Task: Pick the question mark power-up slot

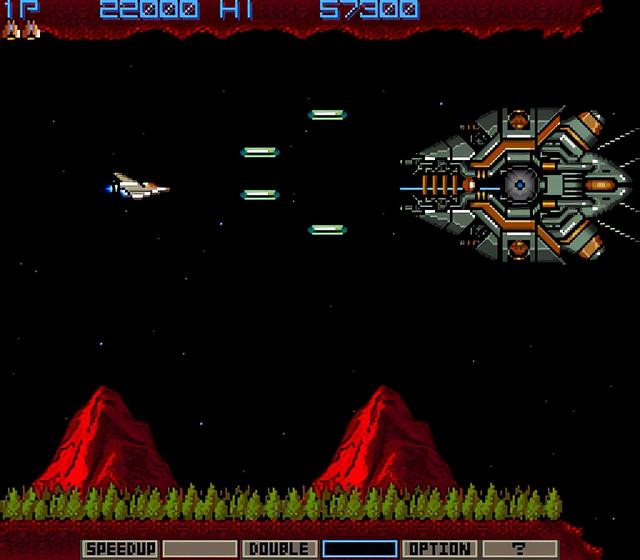Action: point(519,549)
